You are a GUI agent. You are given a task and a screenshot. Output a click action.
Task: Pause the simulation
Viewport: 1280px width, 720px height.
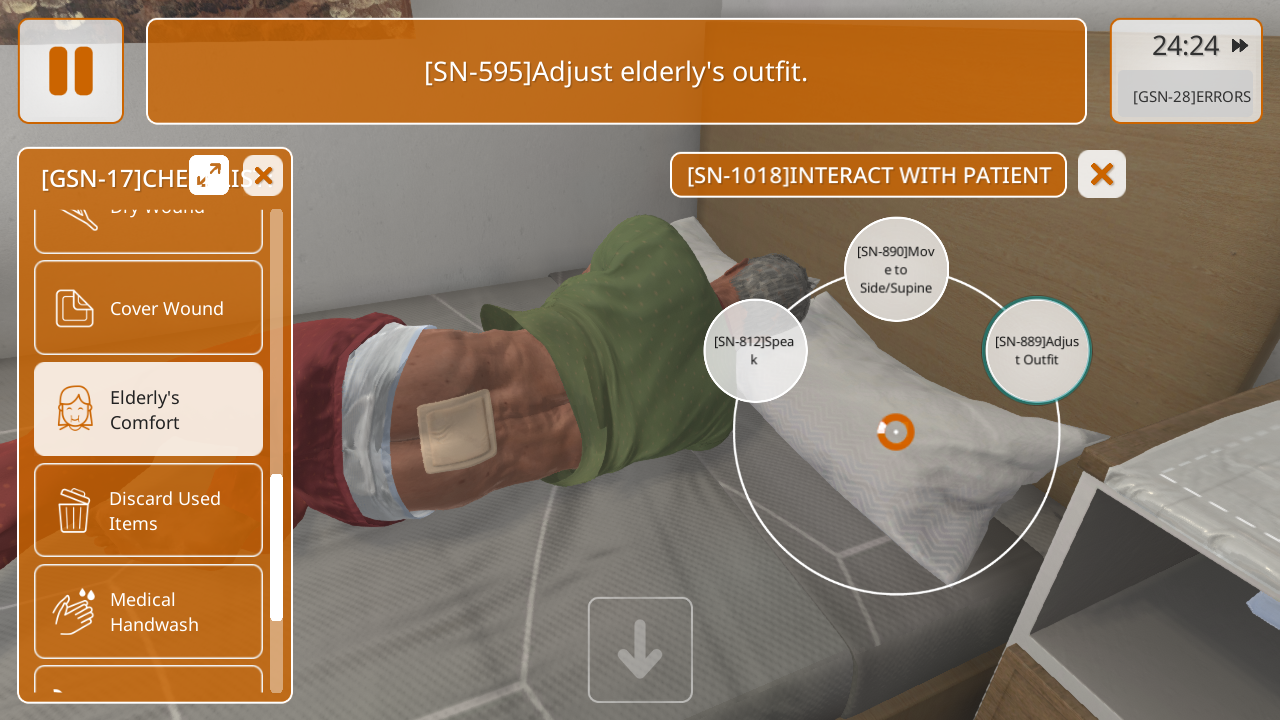(71, 71)
